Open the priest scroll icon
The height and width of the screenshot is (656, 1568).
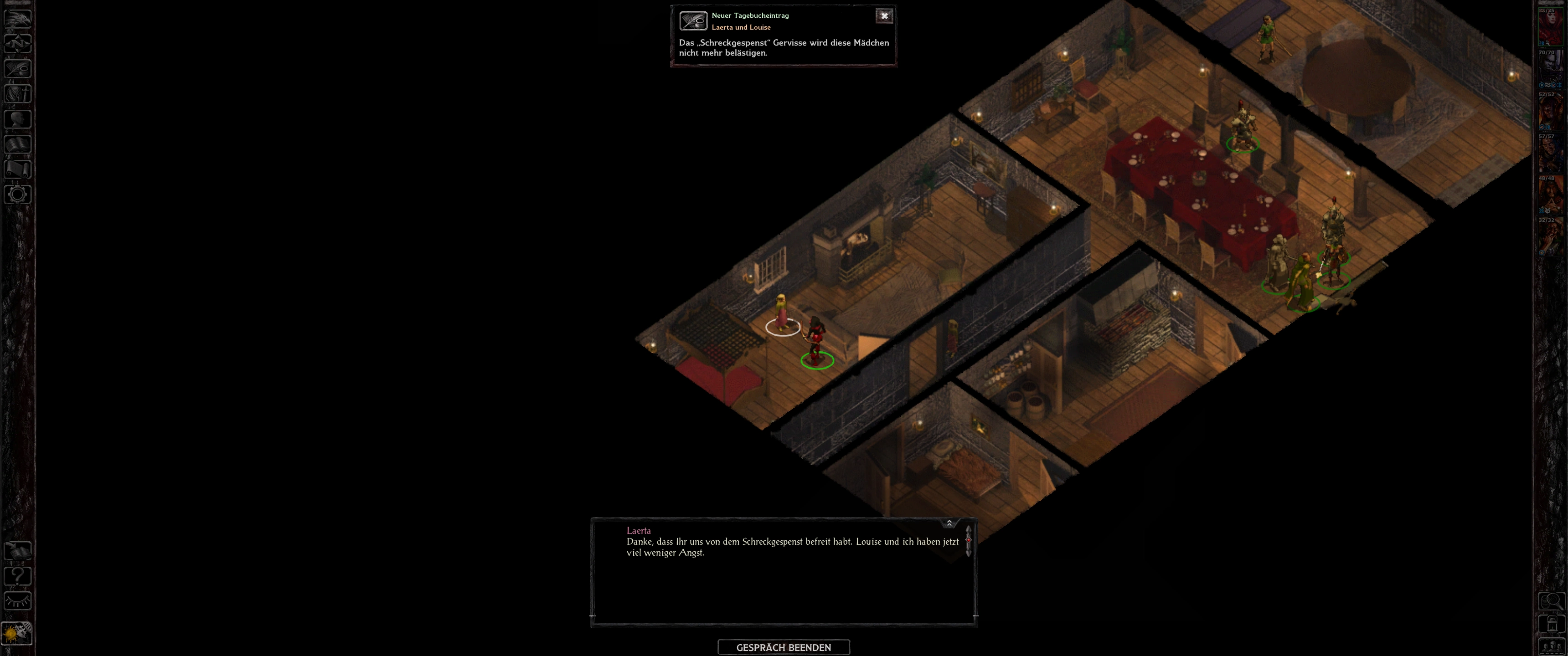(18, 169)
